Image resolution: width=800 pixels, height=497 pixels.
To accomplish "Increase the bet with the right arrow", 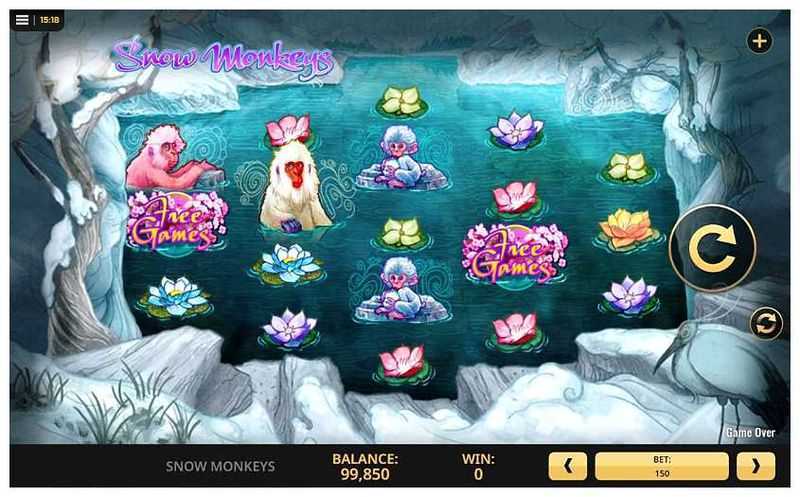I will [x=756, y=466].
